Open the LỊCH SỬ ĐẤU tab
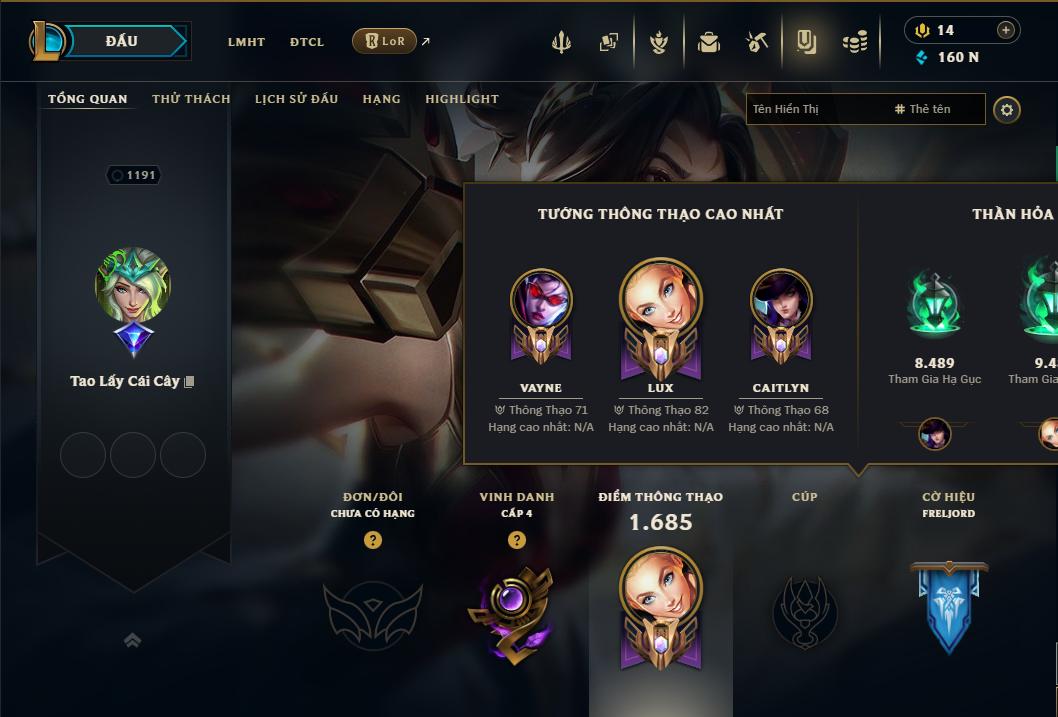 click(296, 99)
